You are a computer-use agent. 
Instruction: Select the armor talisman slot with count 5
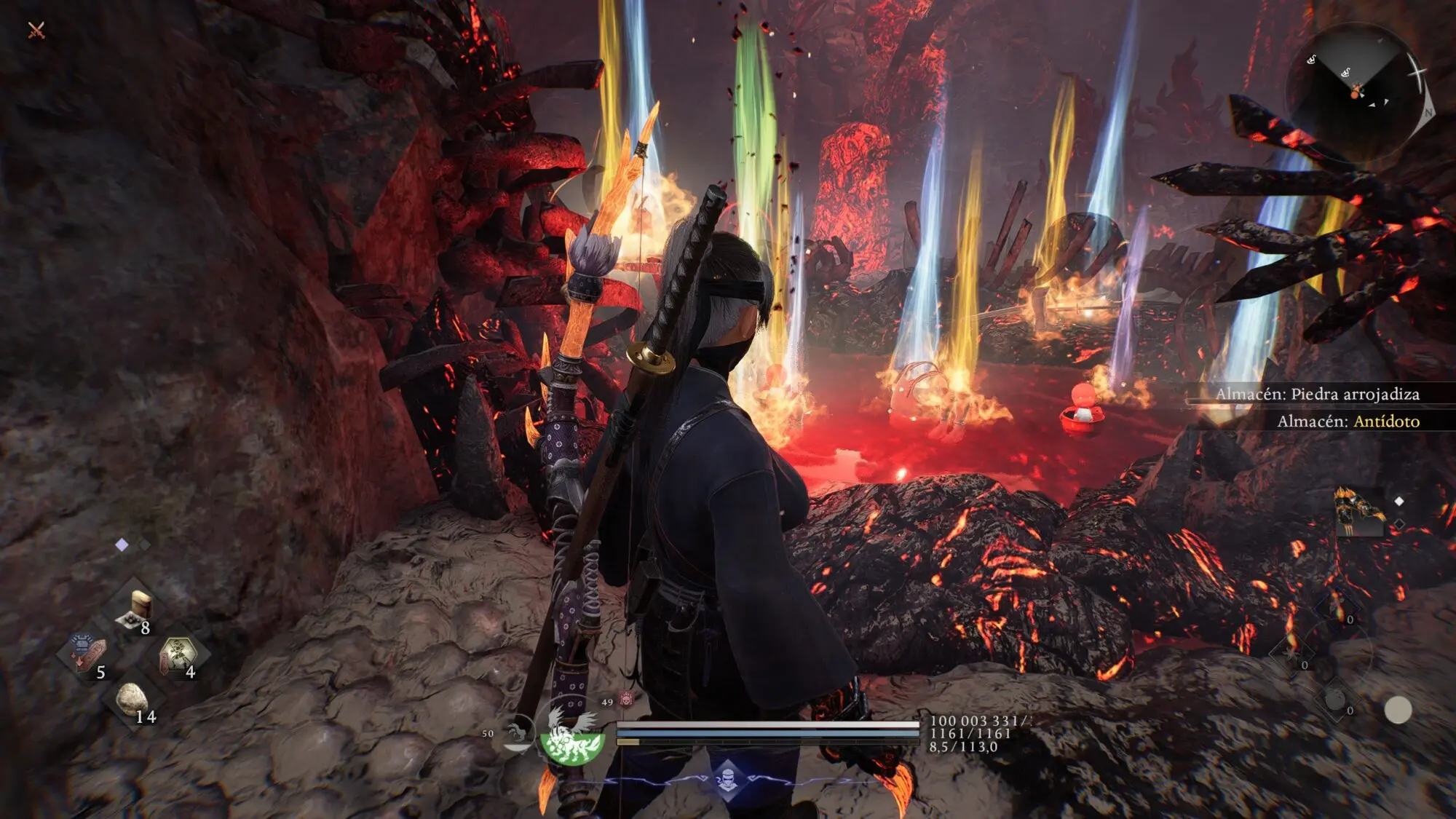tap(89, 654)
